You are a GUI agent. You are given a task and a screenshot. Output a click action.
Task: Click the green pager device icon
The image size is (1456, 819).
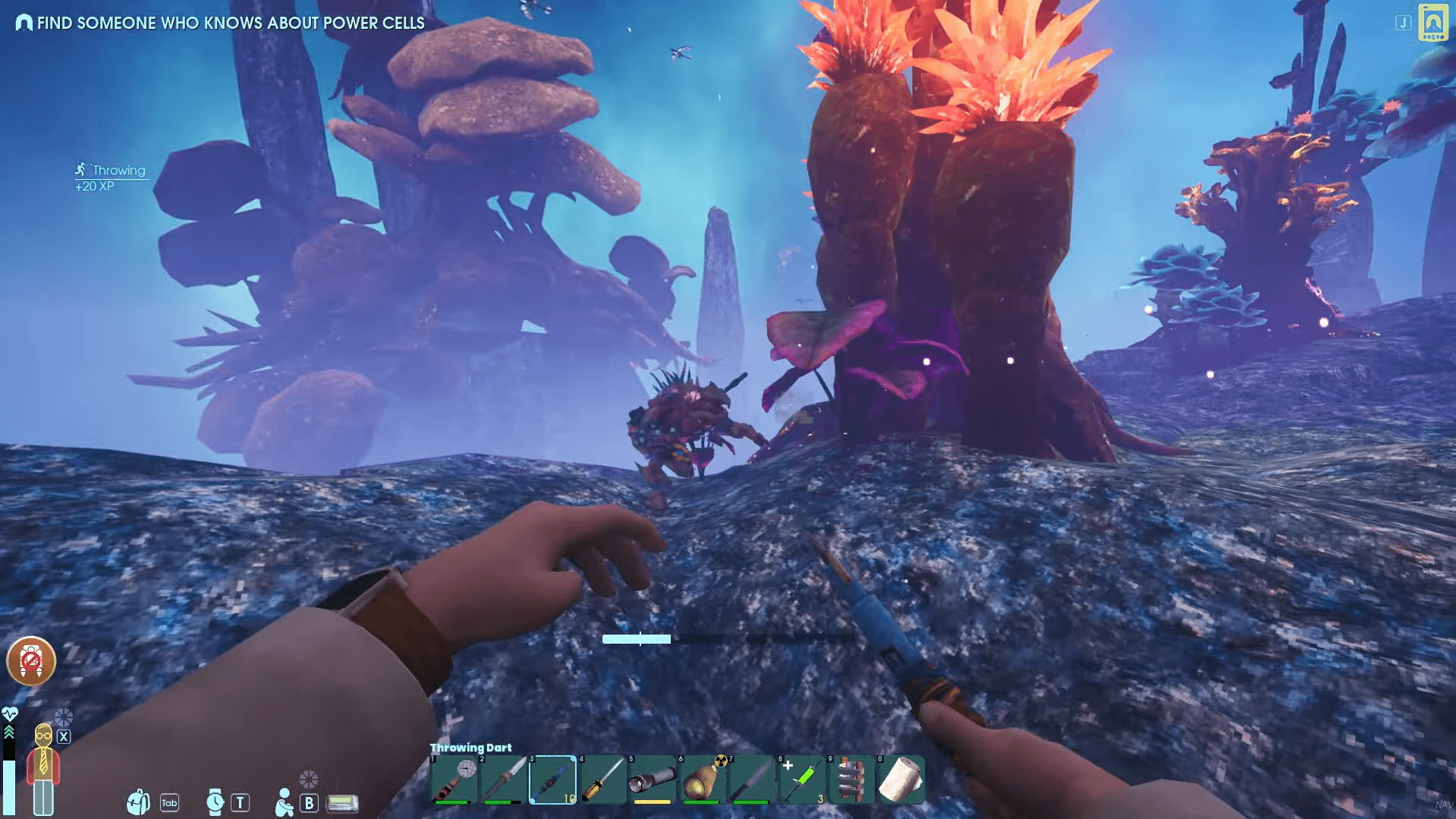342,802
